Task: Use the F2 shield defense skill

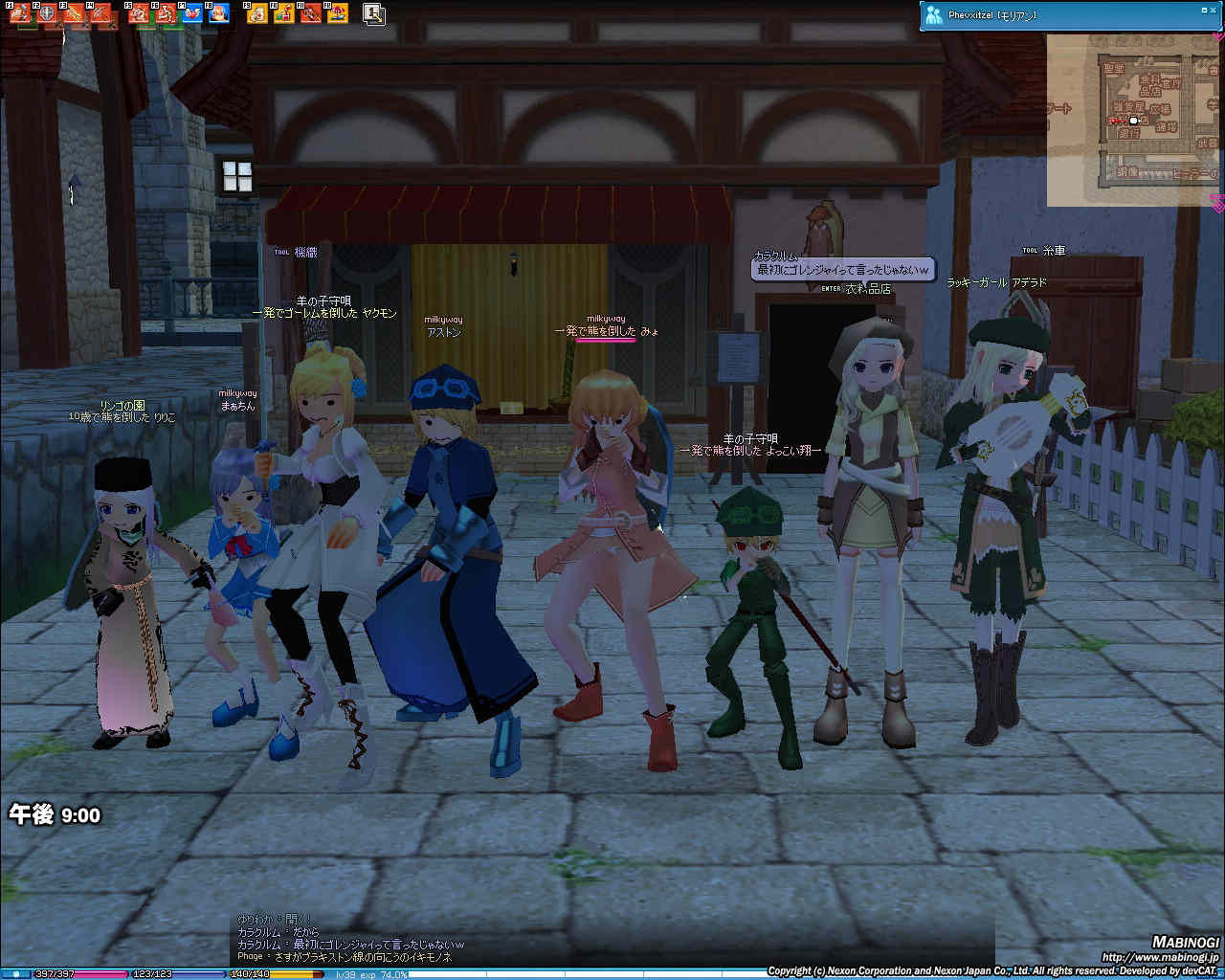Action: coord(45,13)
